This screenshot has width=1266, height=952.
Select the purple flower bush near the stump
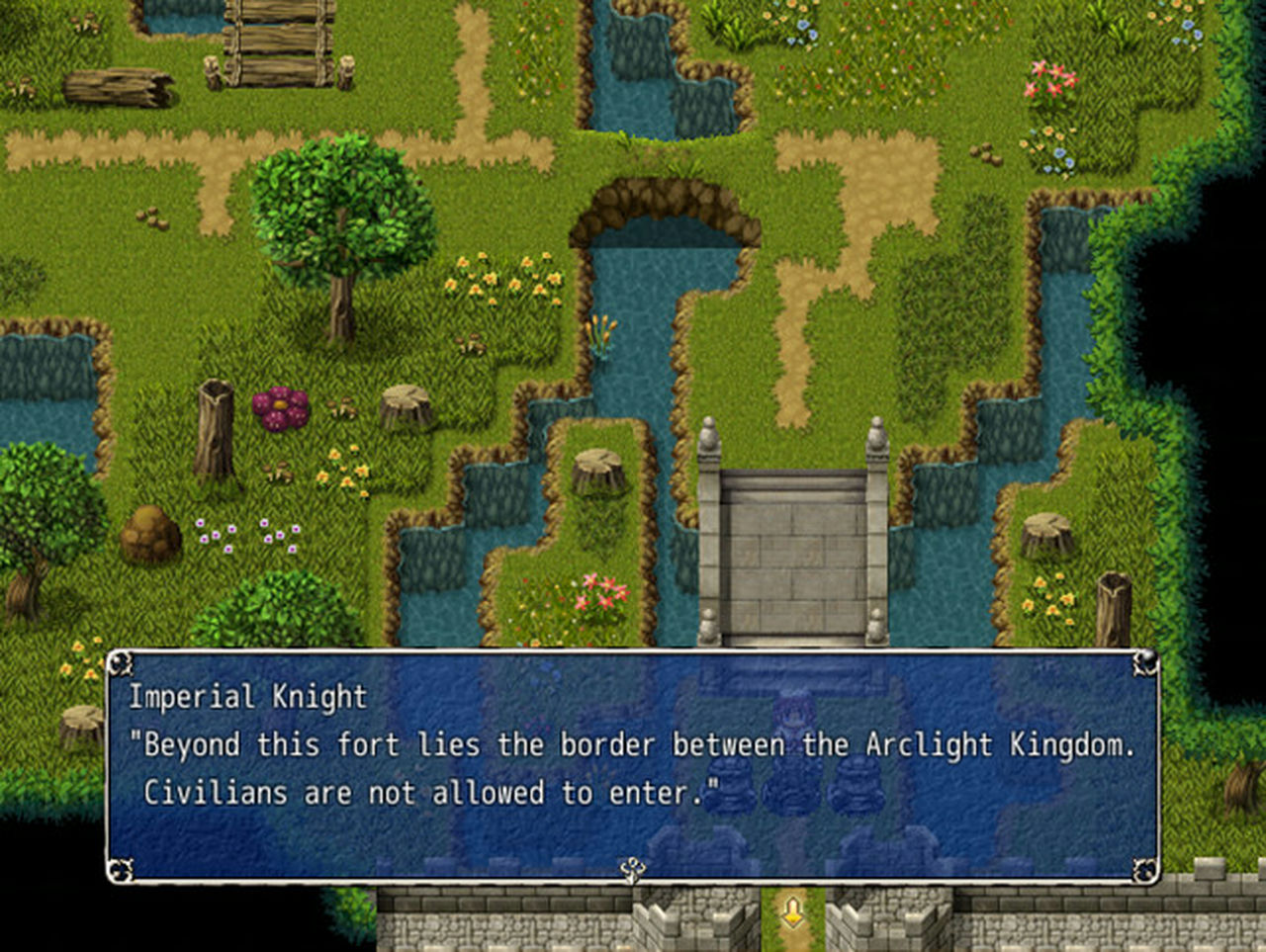click(280, 406)
